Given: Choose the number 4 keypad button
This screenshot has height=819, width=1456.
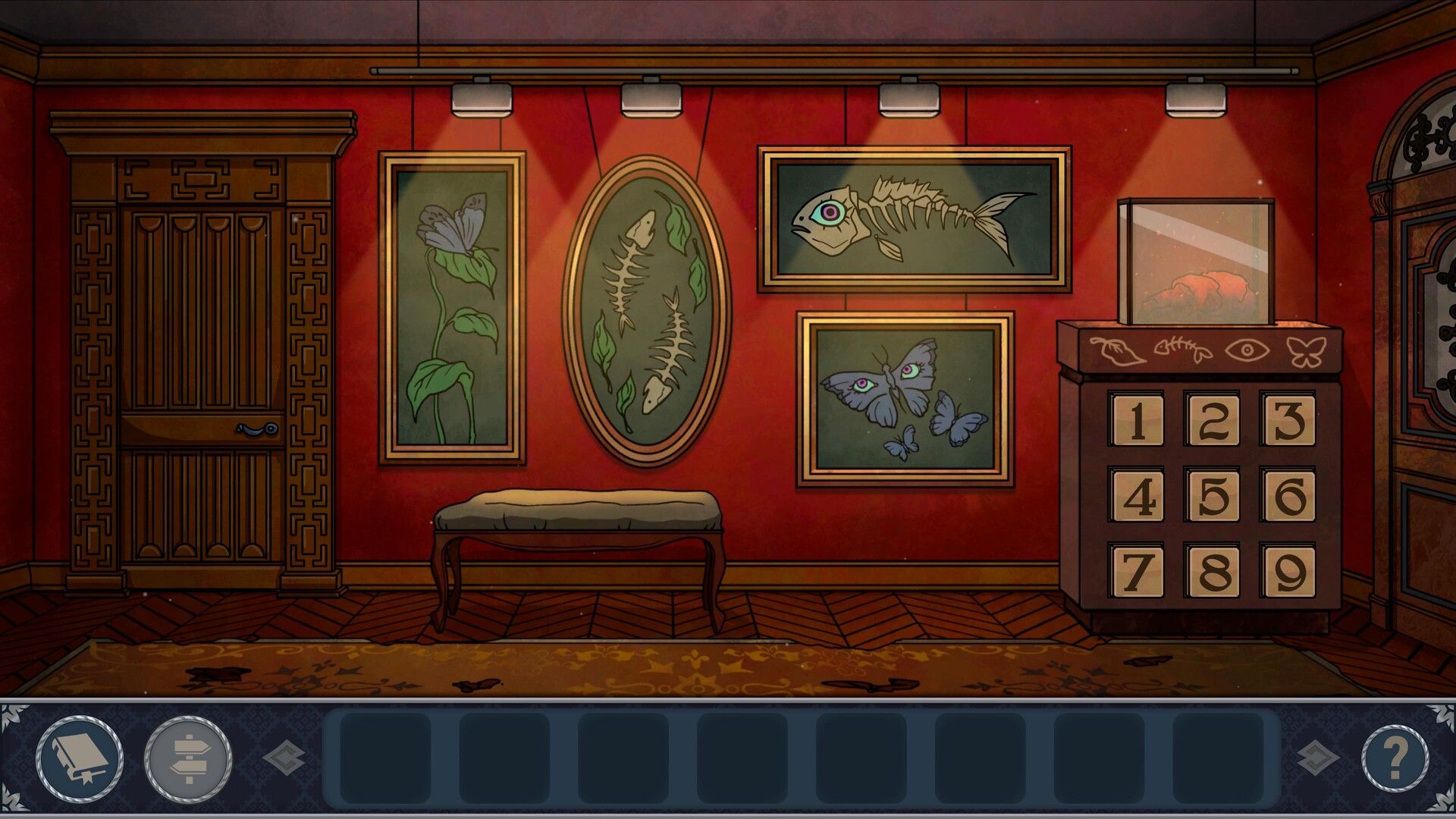Looking at the screenshot, I should 1136,495.
